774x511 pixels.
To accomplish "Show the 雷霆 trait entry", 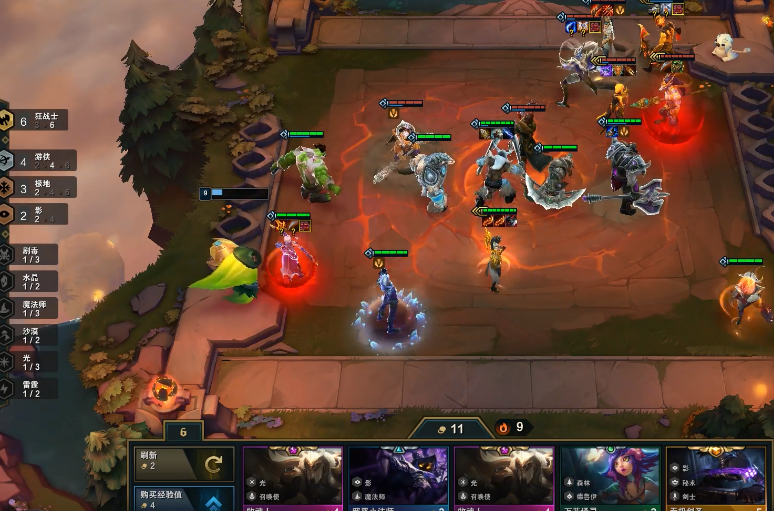I will coord(30,388).
